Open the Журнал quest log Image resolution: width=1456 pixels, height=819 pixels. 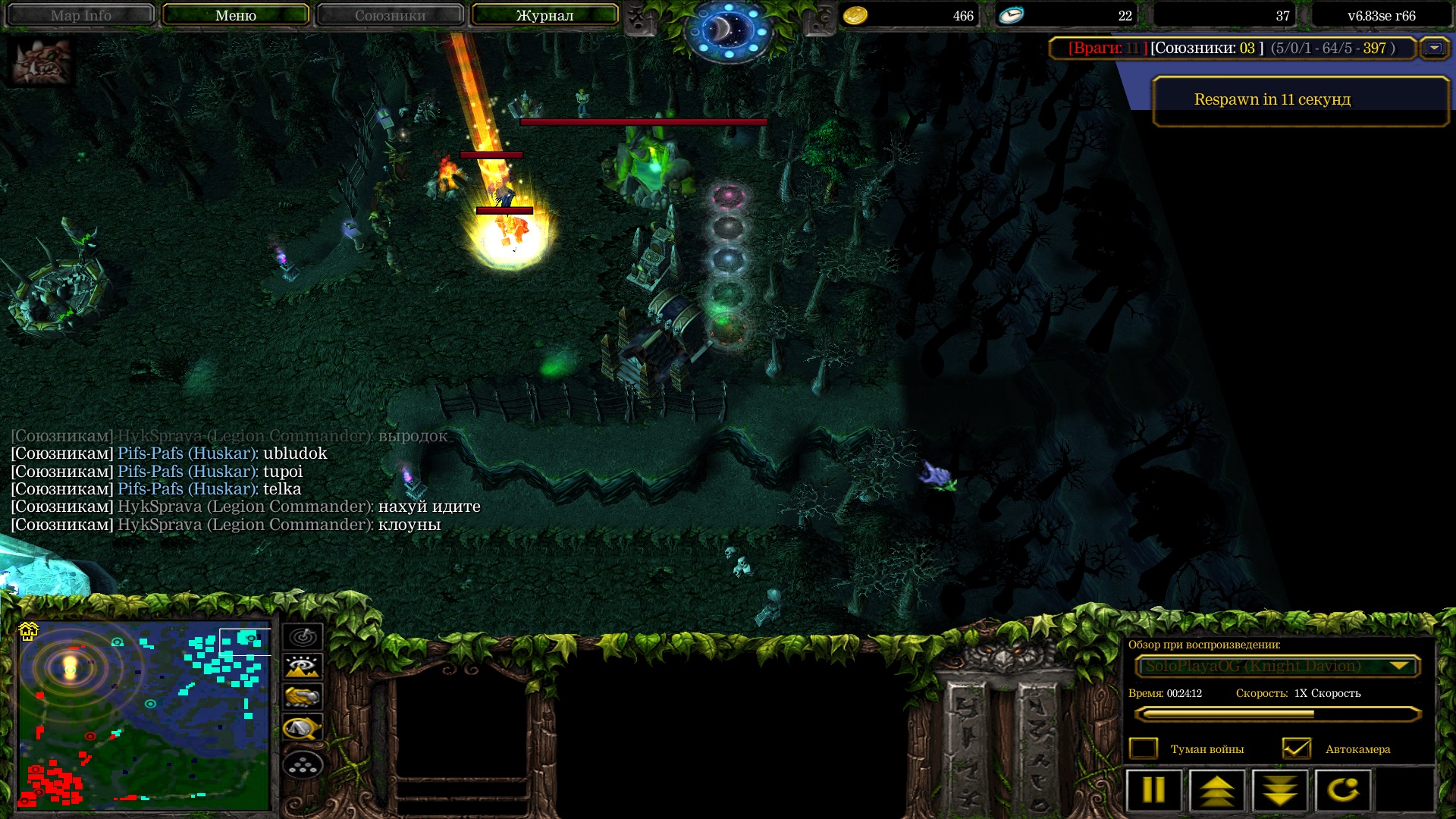click(544, 15)
